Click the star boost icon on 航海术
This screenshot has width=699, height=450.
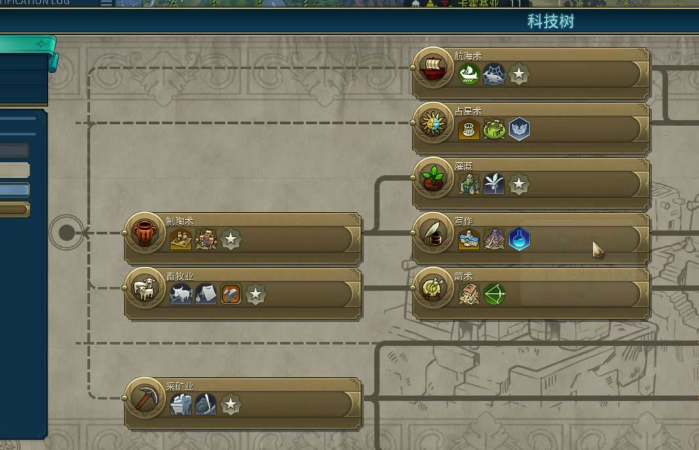click(519, 74)
